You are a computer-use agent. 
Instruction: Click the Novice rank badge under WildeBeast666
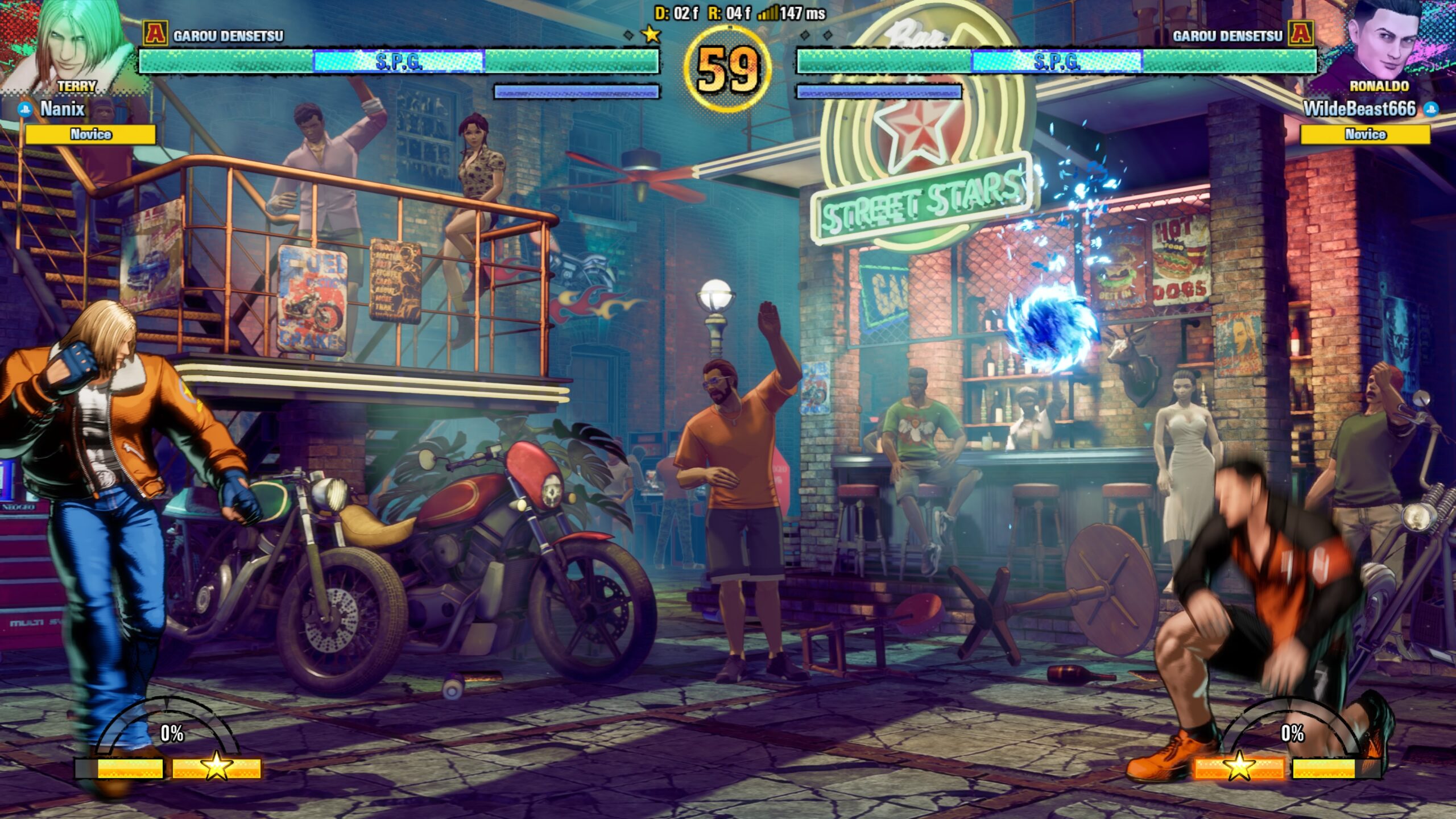1365,134
